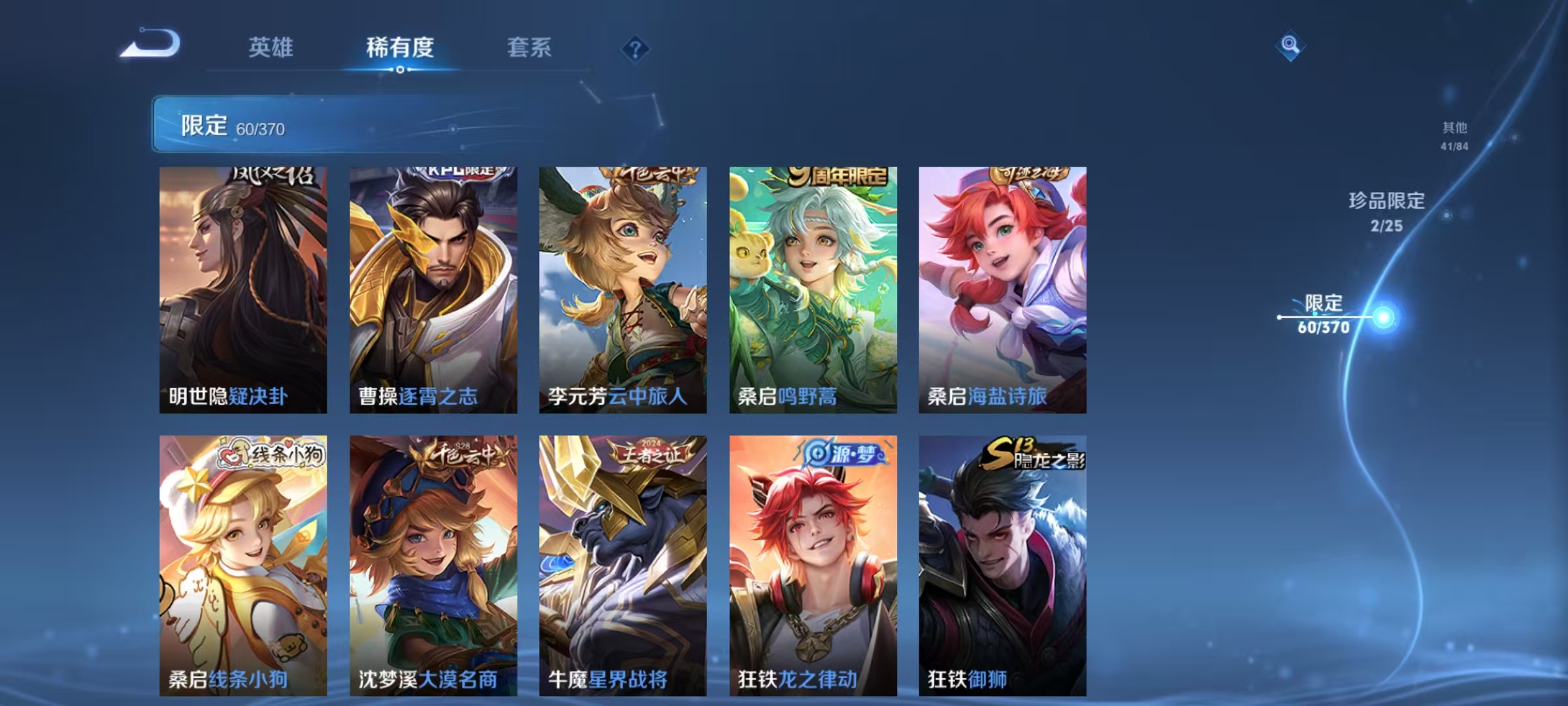Click the help question mark icon

pyautogui.click(x=636, y=49)
